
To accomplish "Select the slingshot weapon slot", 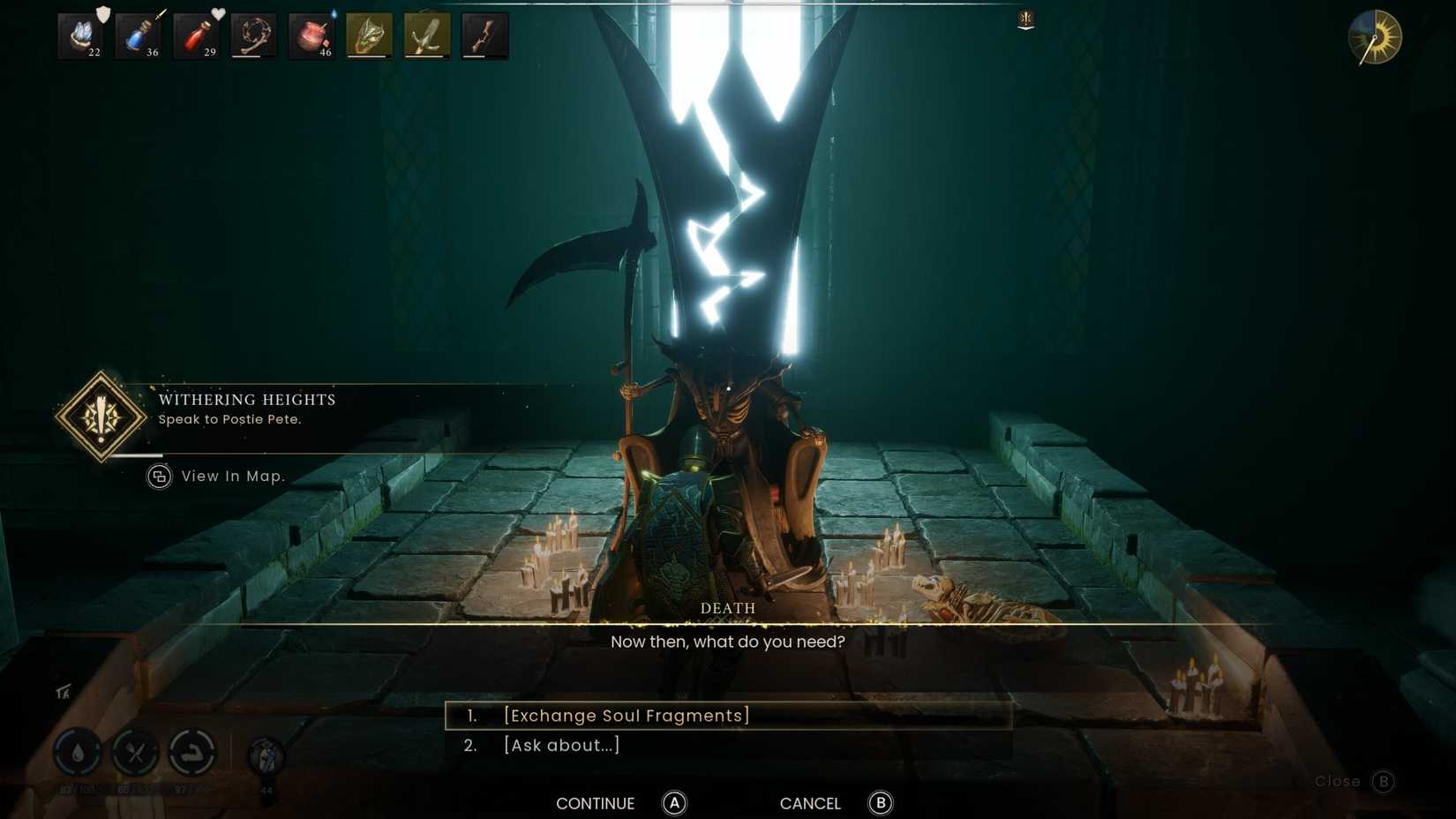I will 426,35.
